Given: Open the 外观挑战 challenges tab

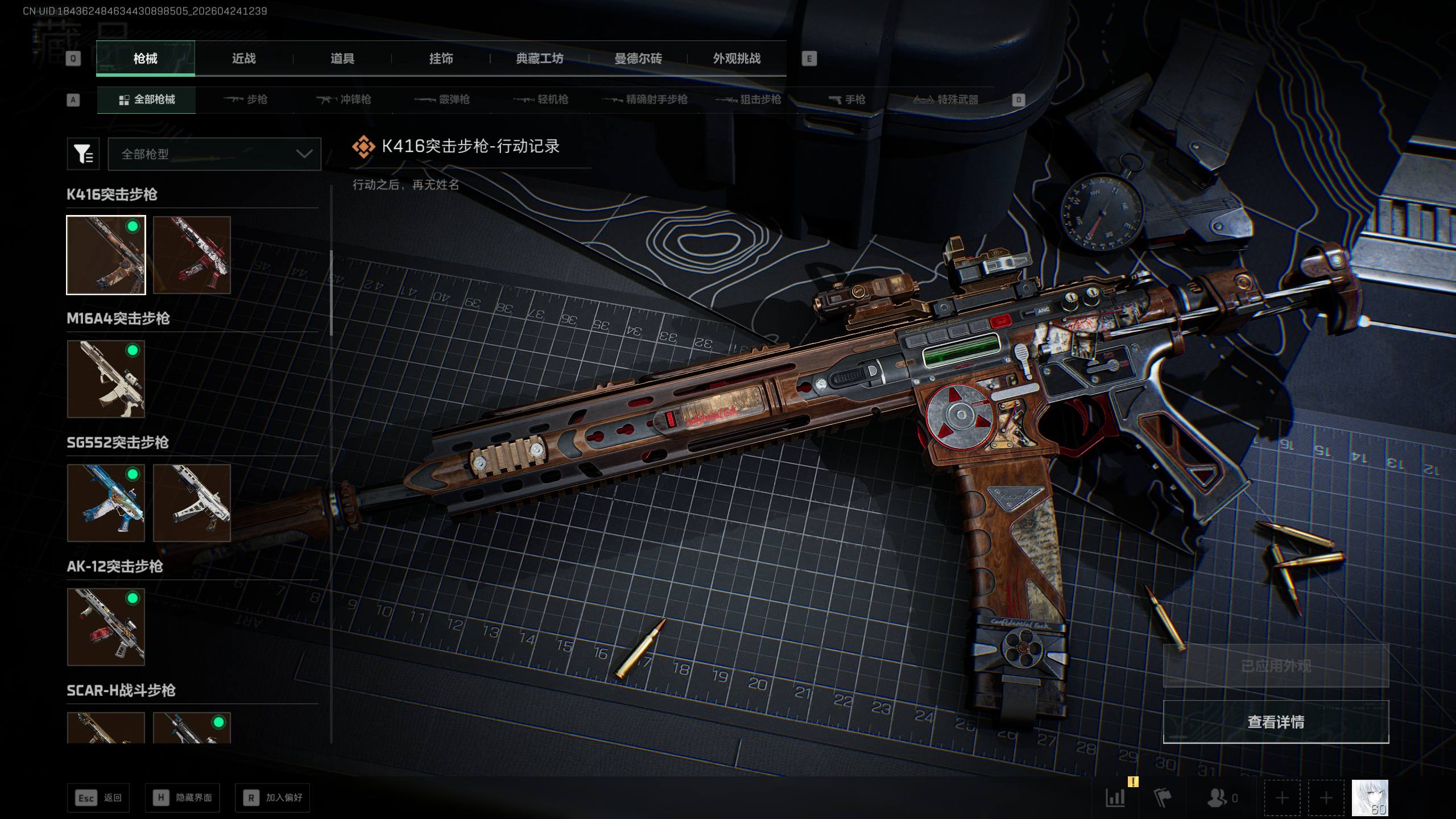Looking at the screenshot, I should [x=737, y=59].
